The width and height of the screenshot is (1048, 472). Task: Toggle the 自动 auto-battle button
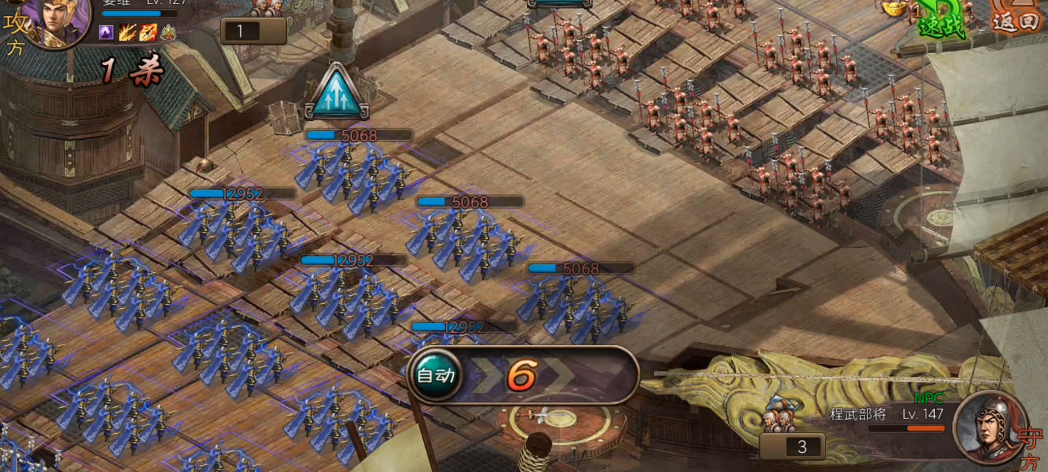click(x=436, y=376)
